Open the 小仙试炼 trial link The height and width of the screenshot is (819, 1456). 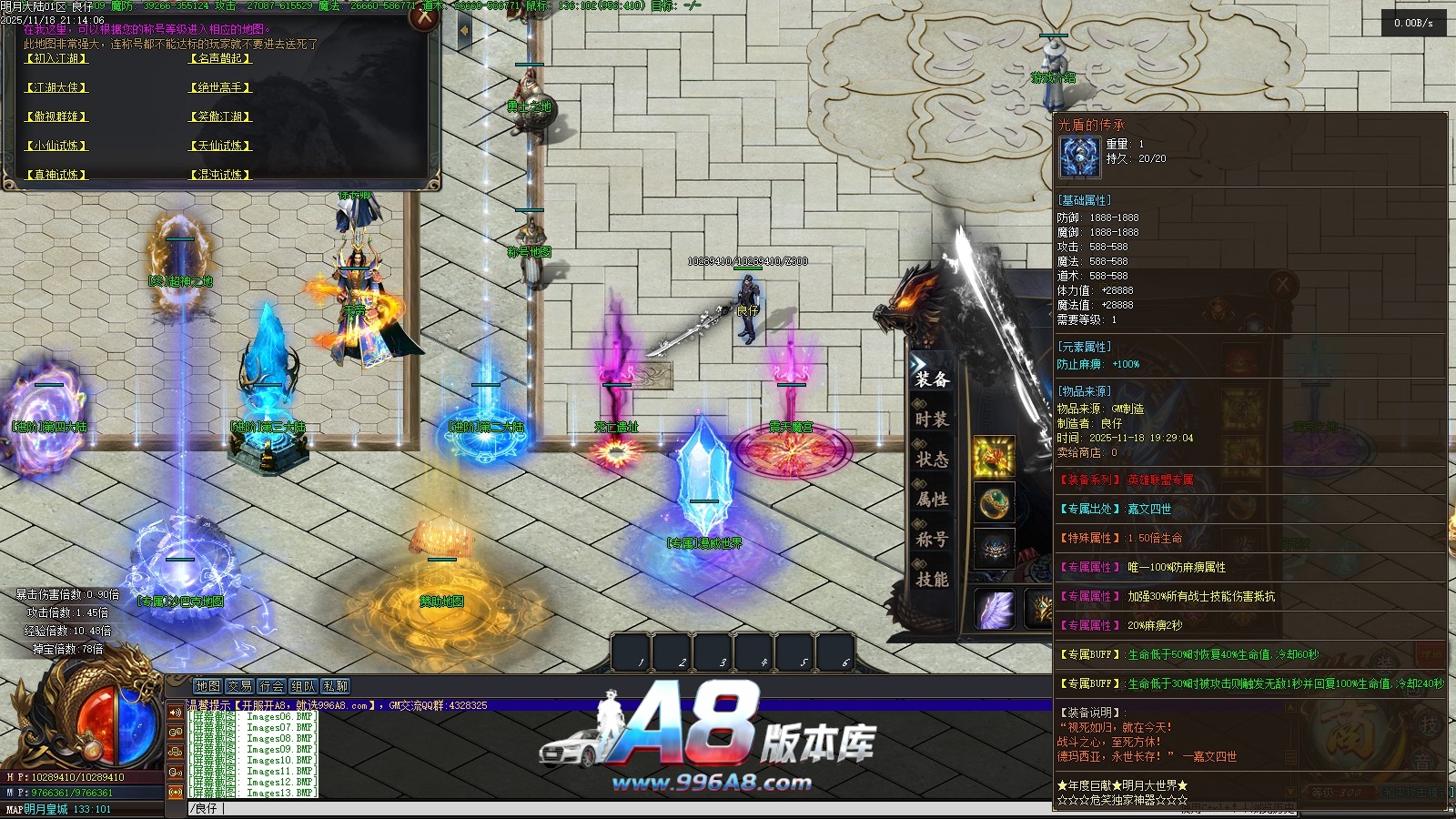tap(56, 146)
